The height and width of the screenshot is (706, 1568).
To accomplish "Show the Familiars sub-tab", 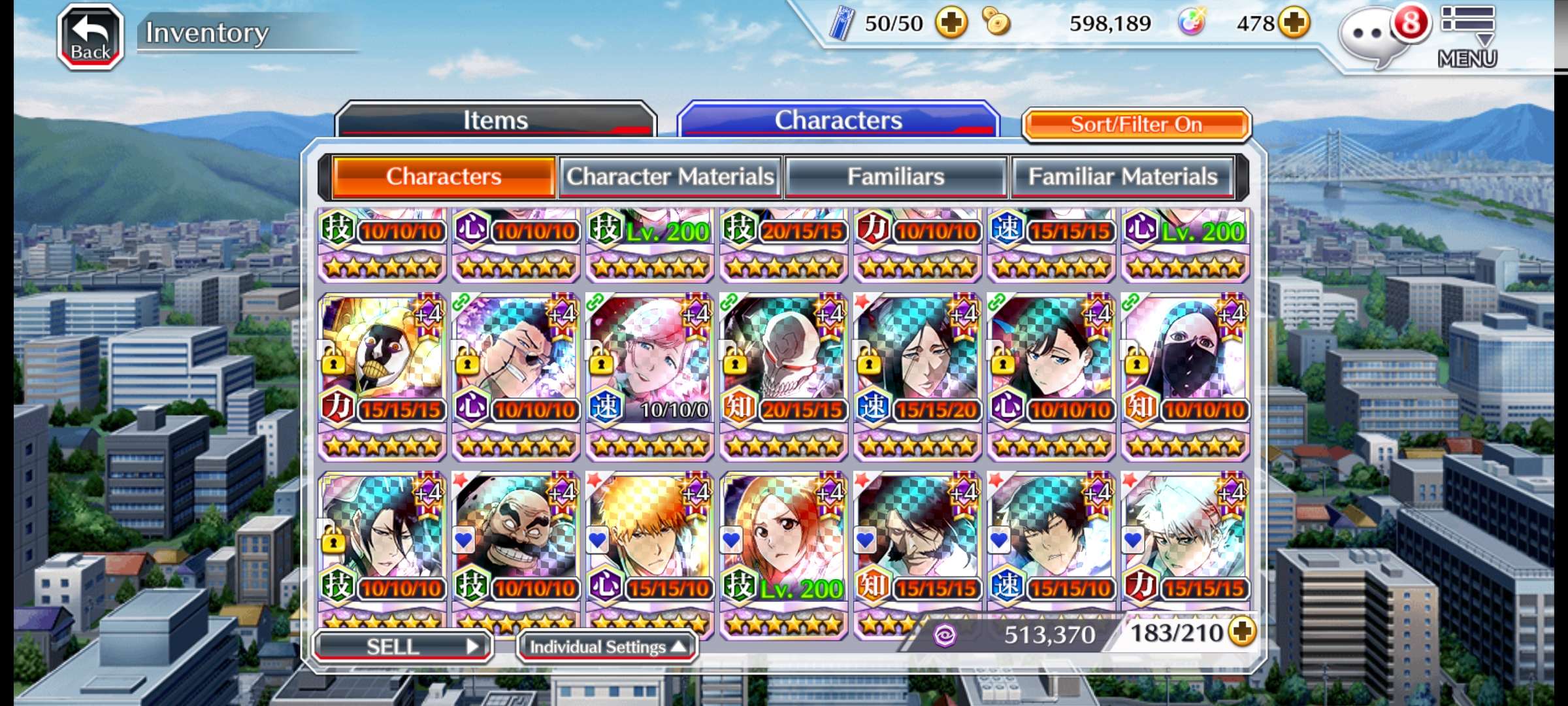I will click(896, 176).
